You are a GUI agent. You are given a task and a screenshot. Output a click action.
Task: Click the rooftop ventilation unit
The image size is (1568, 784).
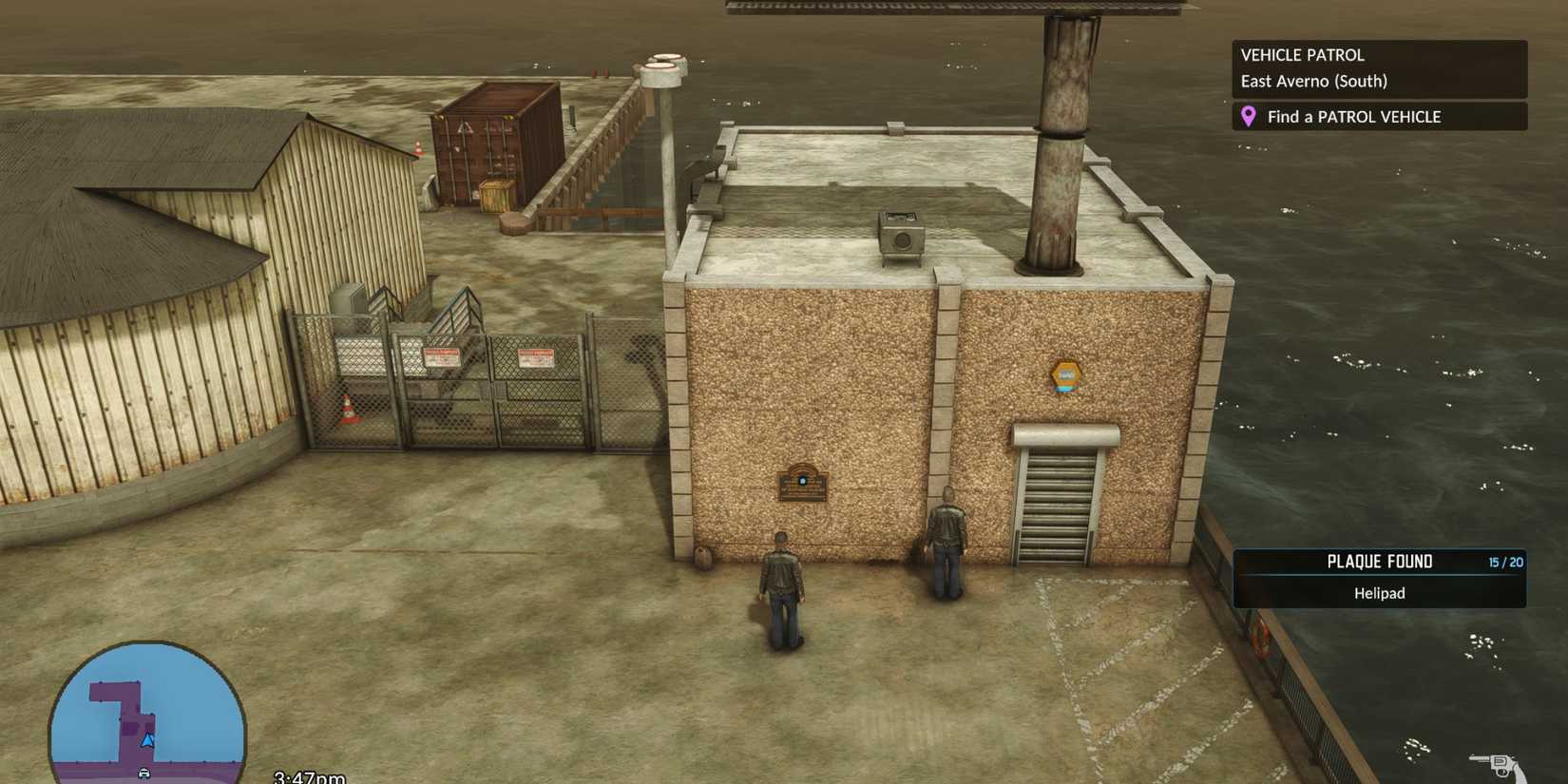[x=899, y=236]
